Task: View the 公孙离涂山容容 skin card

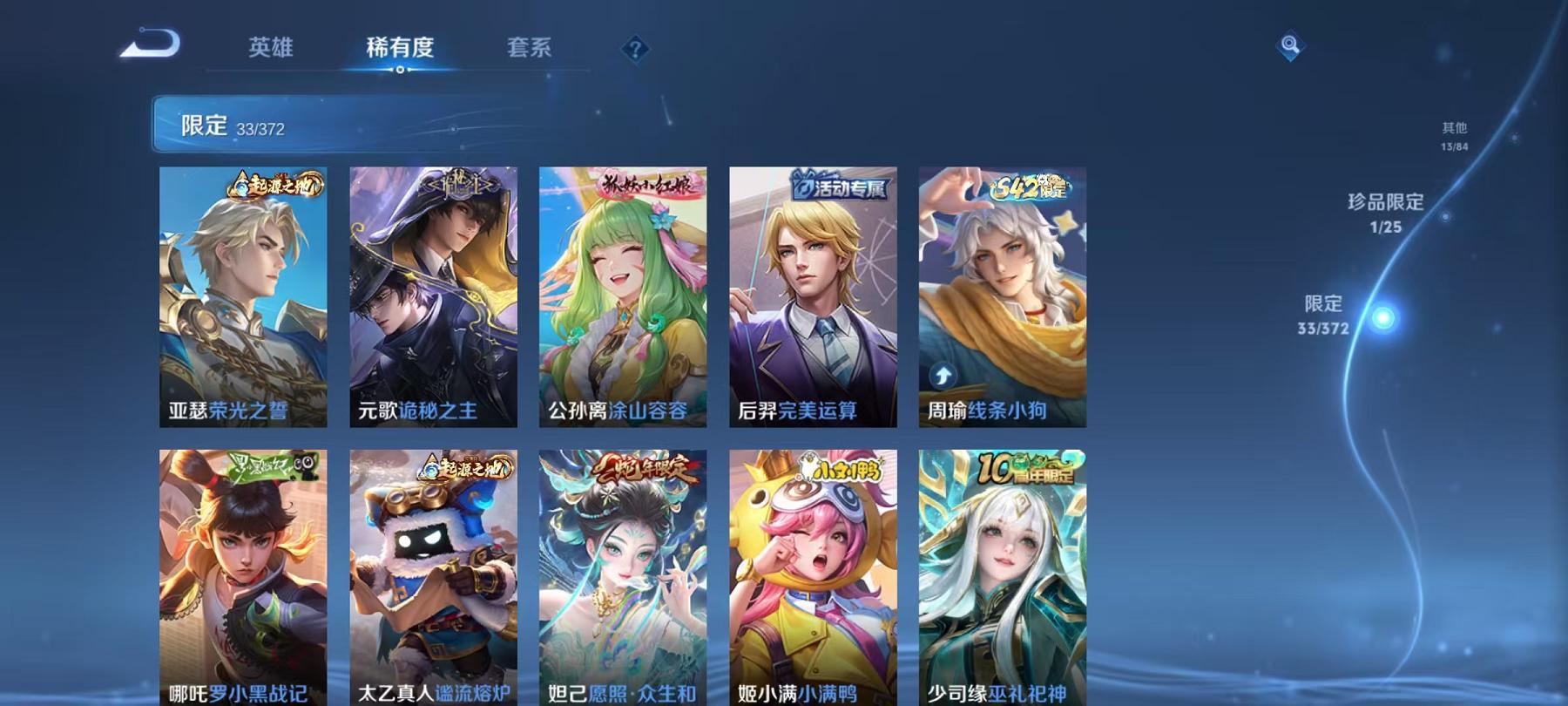Action: (x=621, y=296)
